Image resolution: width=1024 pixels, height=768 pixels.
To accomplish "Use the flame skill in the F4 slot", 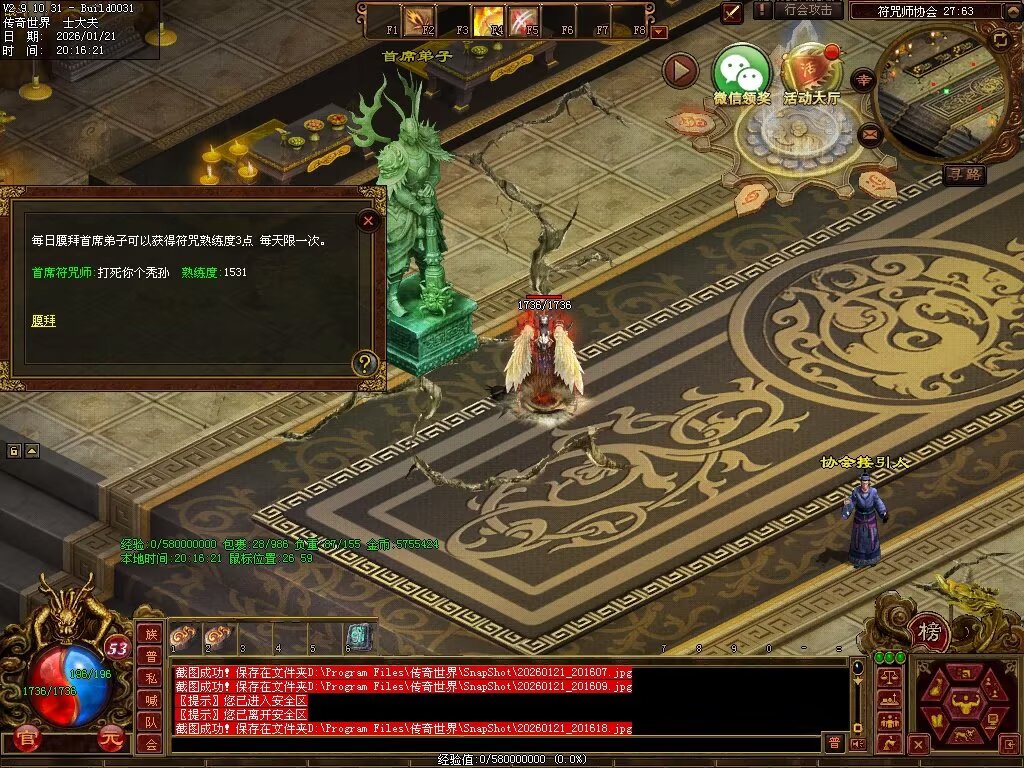I will click(x=489, y=20).
